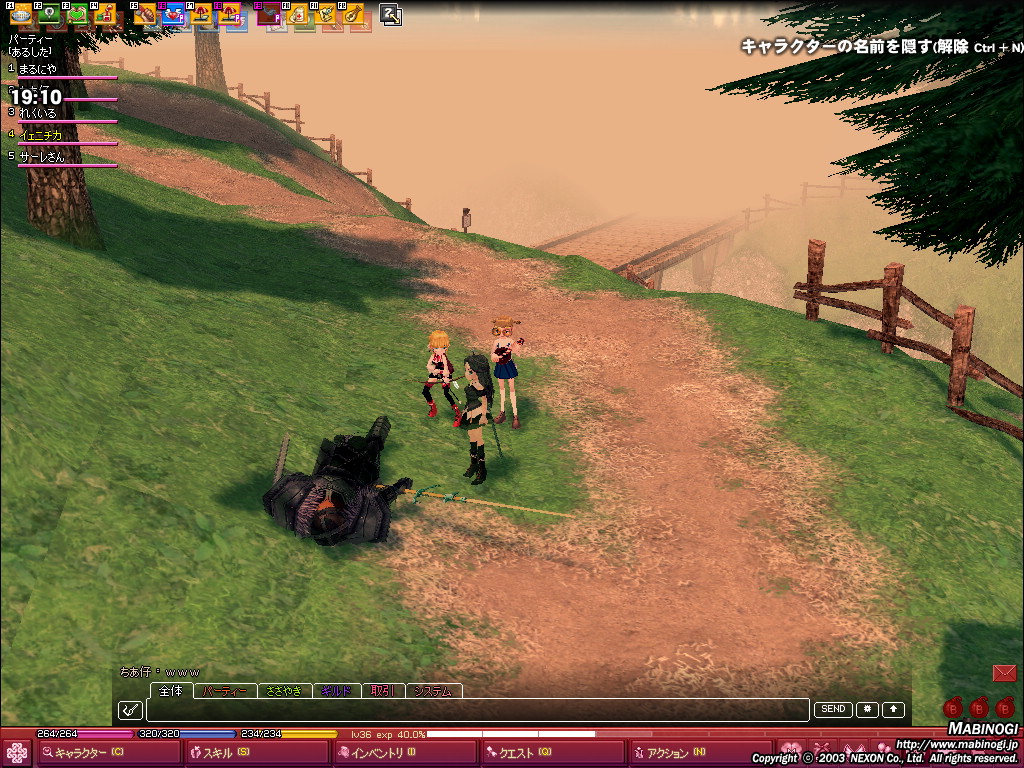Click the chat message input field

coord(477,710)
